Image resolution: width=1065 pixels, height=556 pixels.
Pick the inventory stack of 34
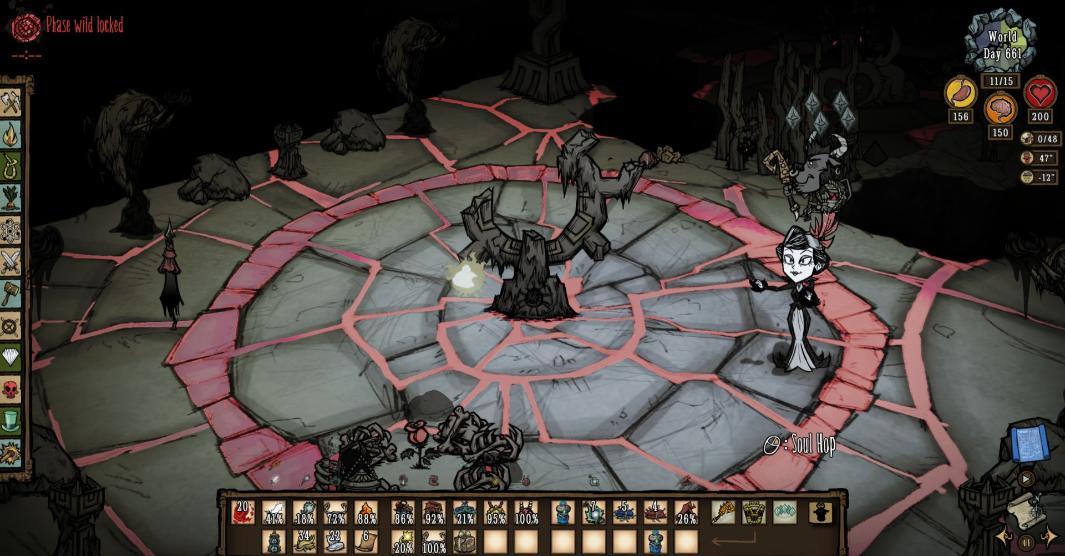pos(305,542)
